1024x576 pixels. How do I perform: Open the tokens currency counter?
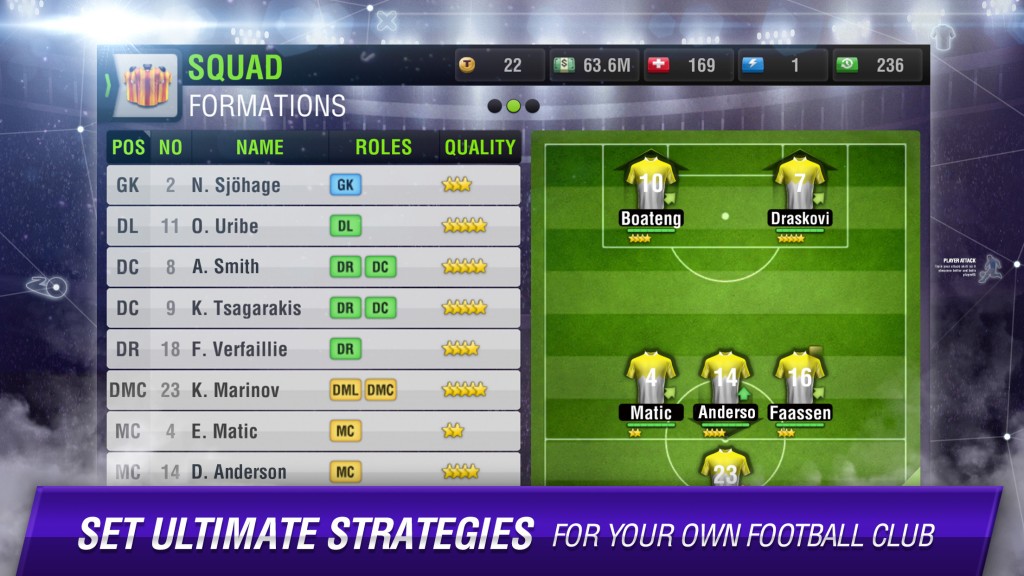pyautogui.click(x=500, y=65)
